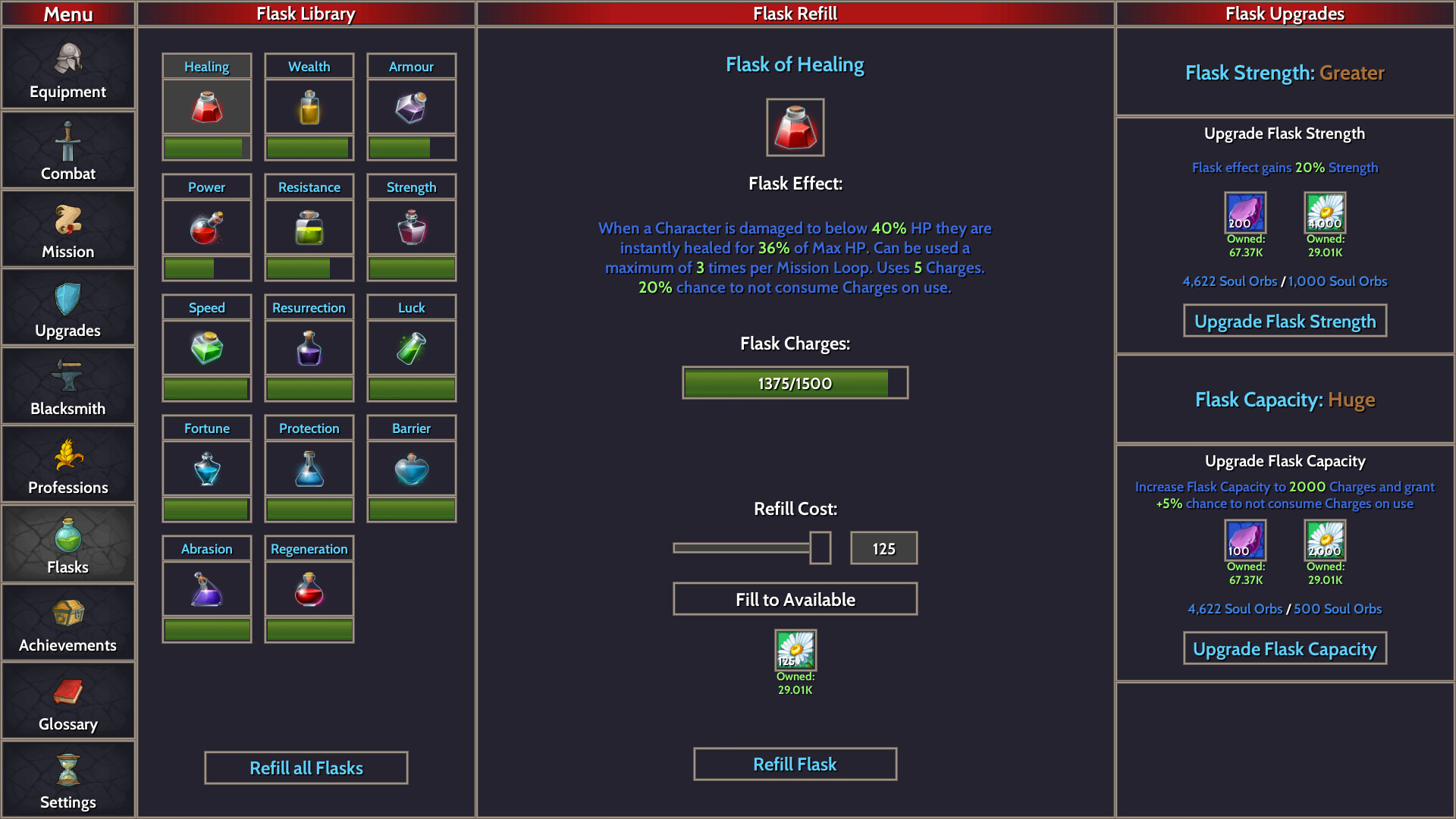This screenshot has width=1456, height=819.
Task: Select the Luck flask icon
Action: tap(411, 347)
